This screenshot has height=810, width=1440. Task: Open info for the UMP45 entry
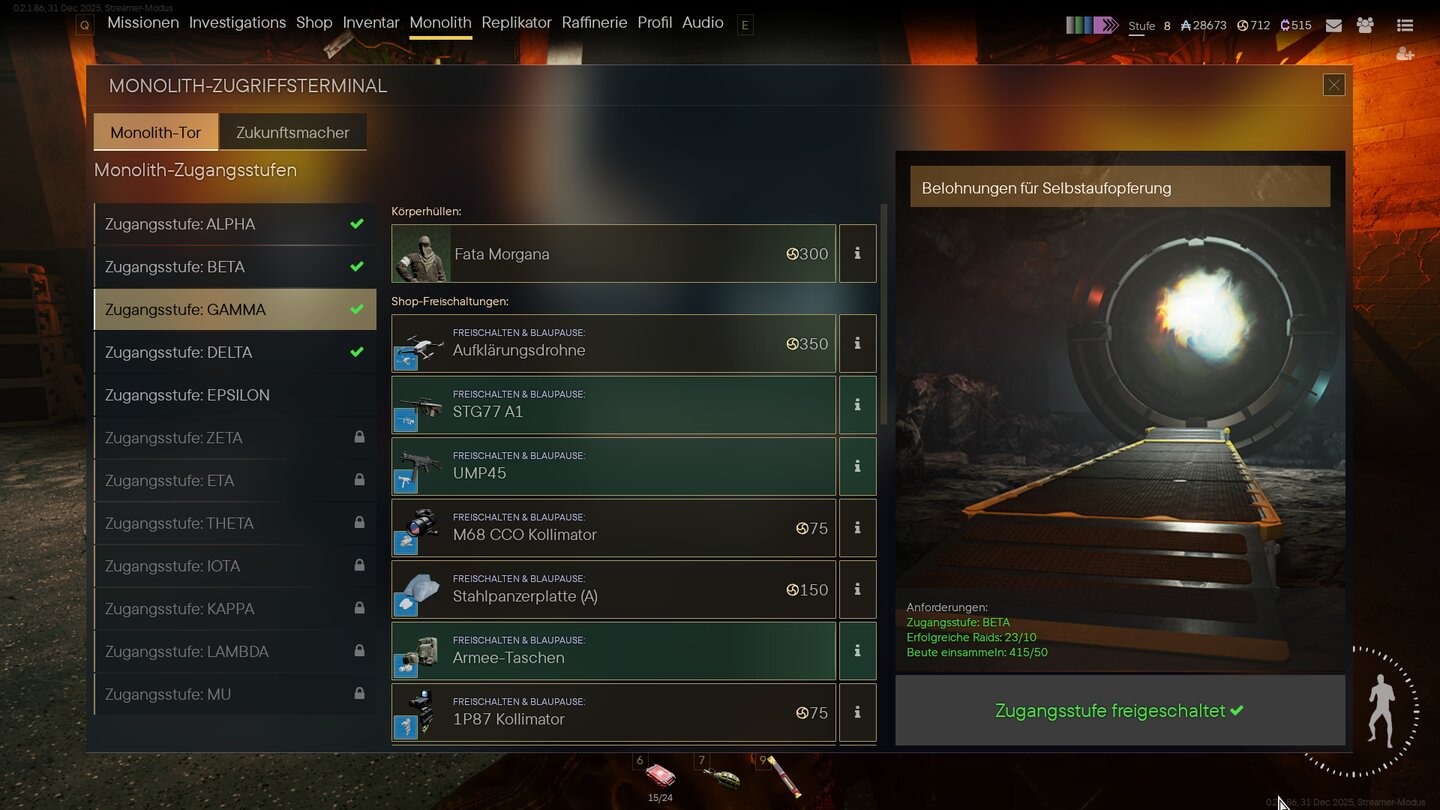[857, 466]
